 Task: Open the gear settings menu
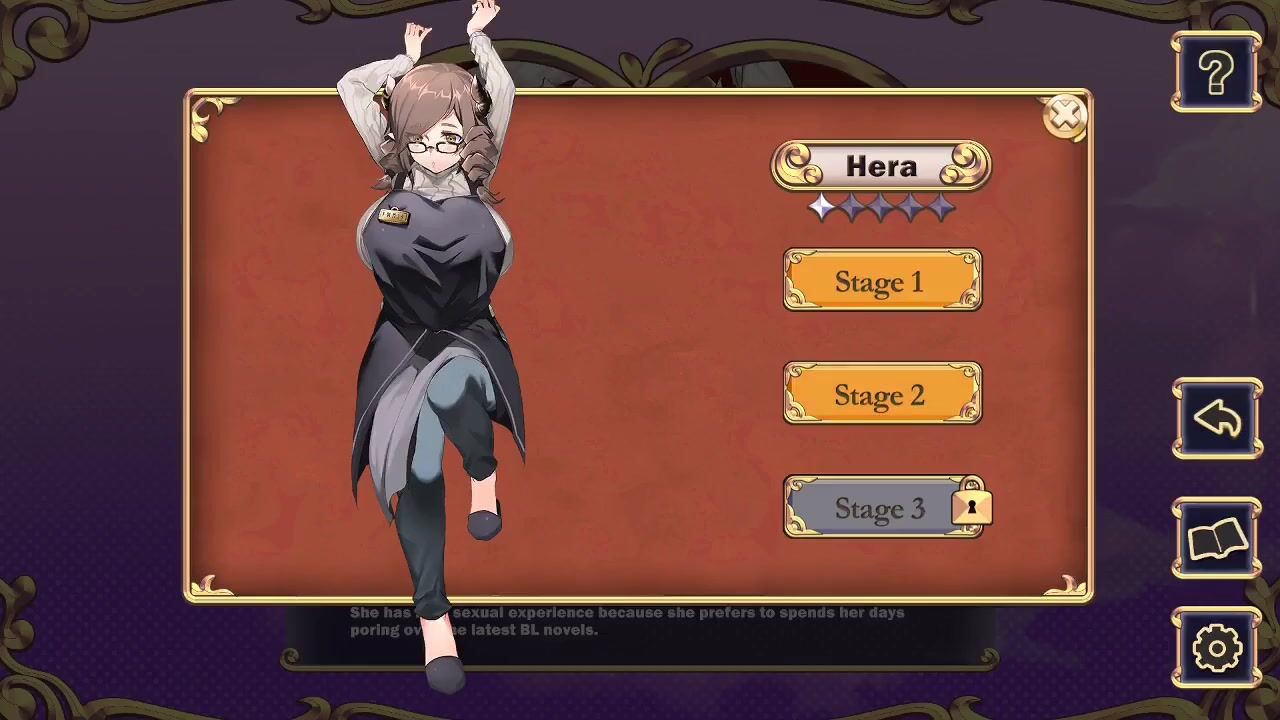[1216, 648]
